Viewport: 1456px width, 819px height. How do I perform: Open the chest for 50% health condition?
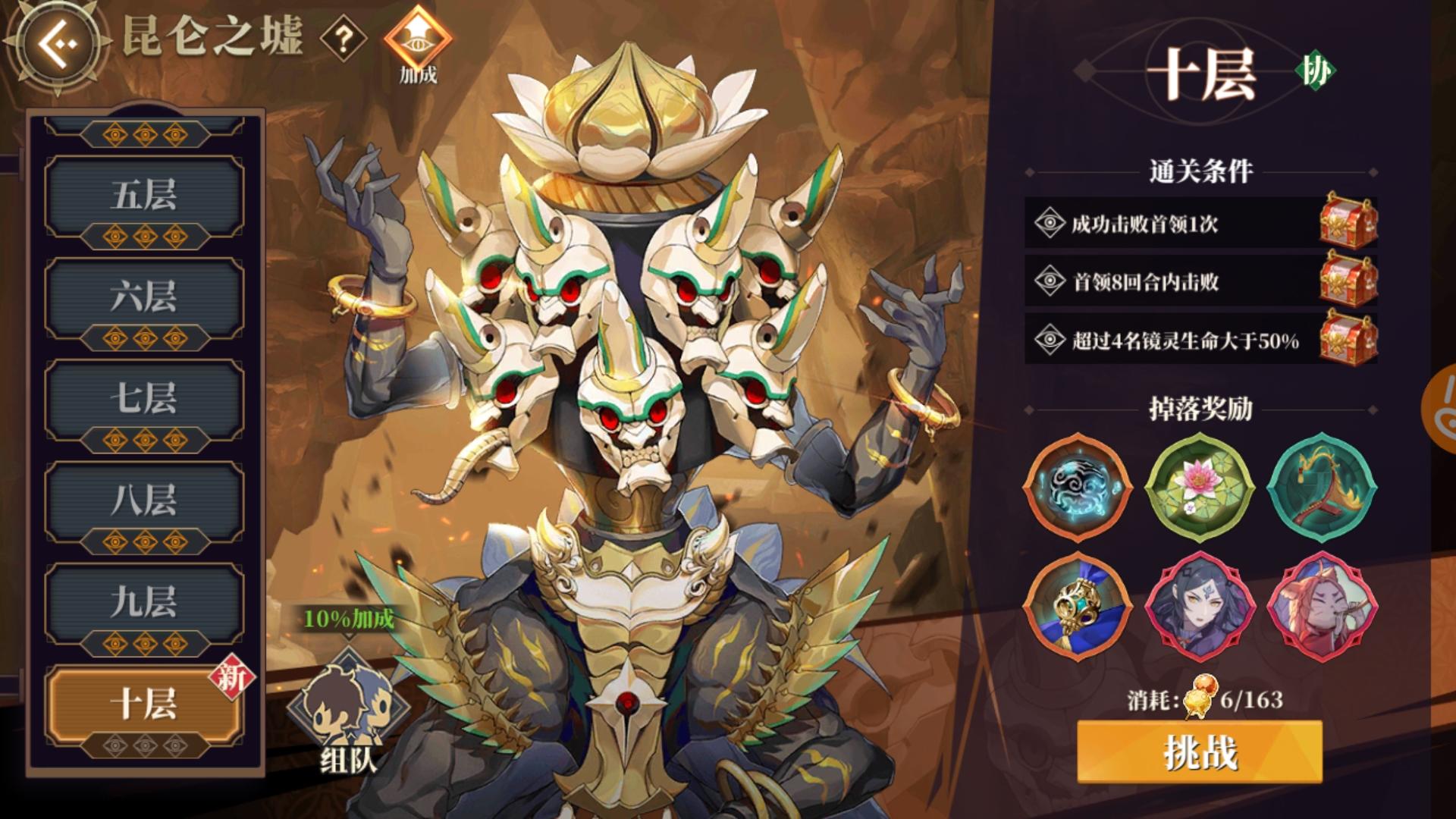[1348, 339]
